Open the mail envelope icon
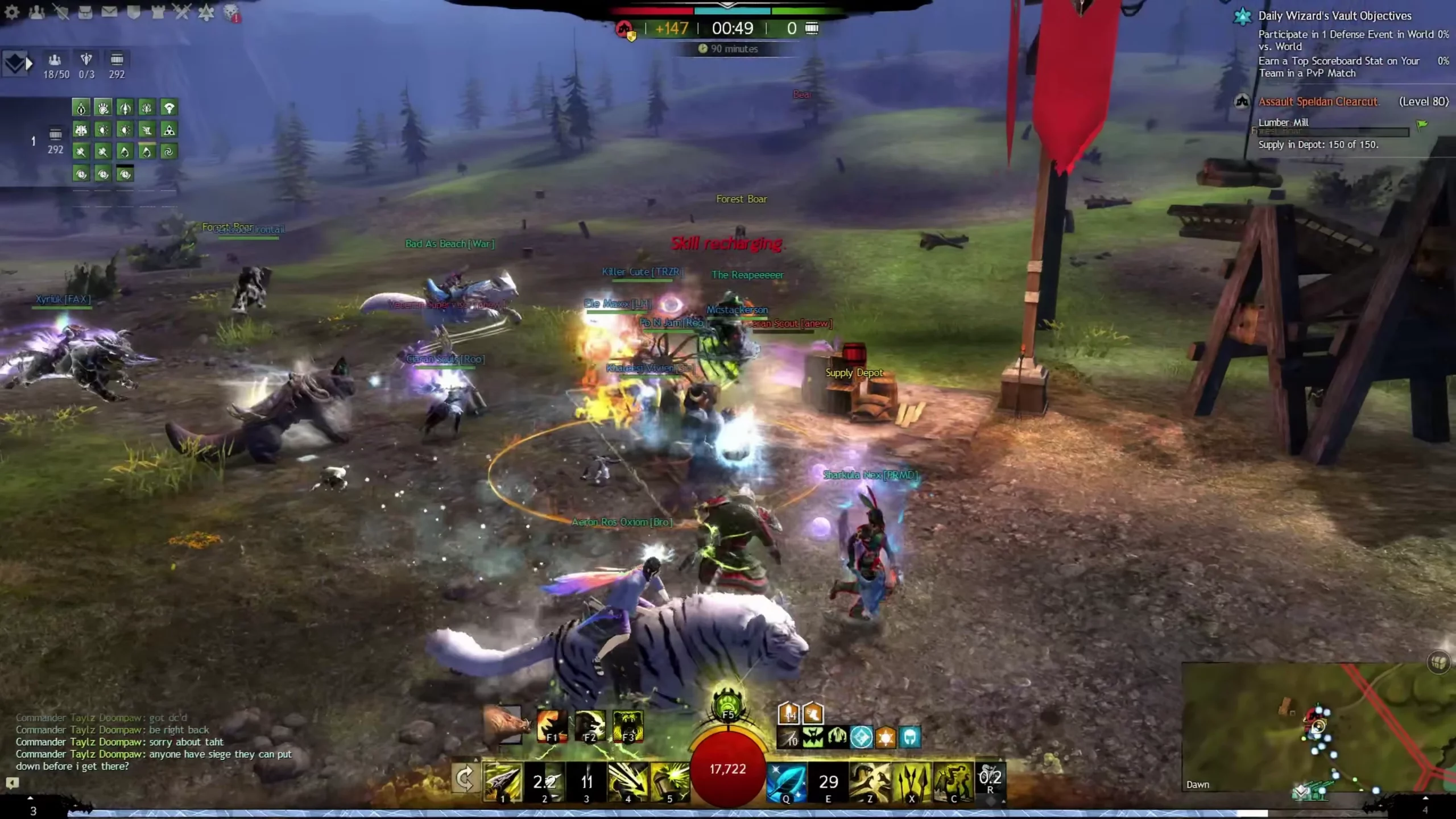The image size is (1456, 819). [x=109, y=12]
